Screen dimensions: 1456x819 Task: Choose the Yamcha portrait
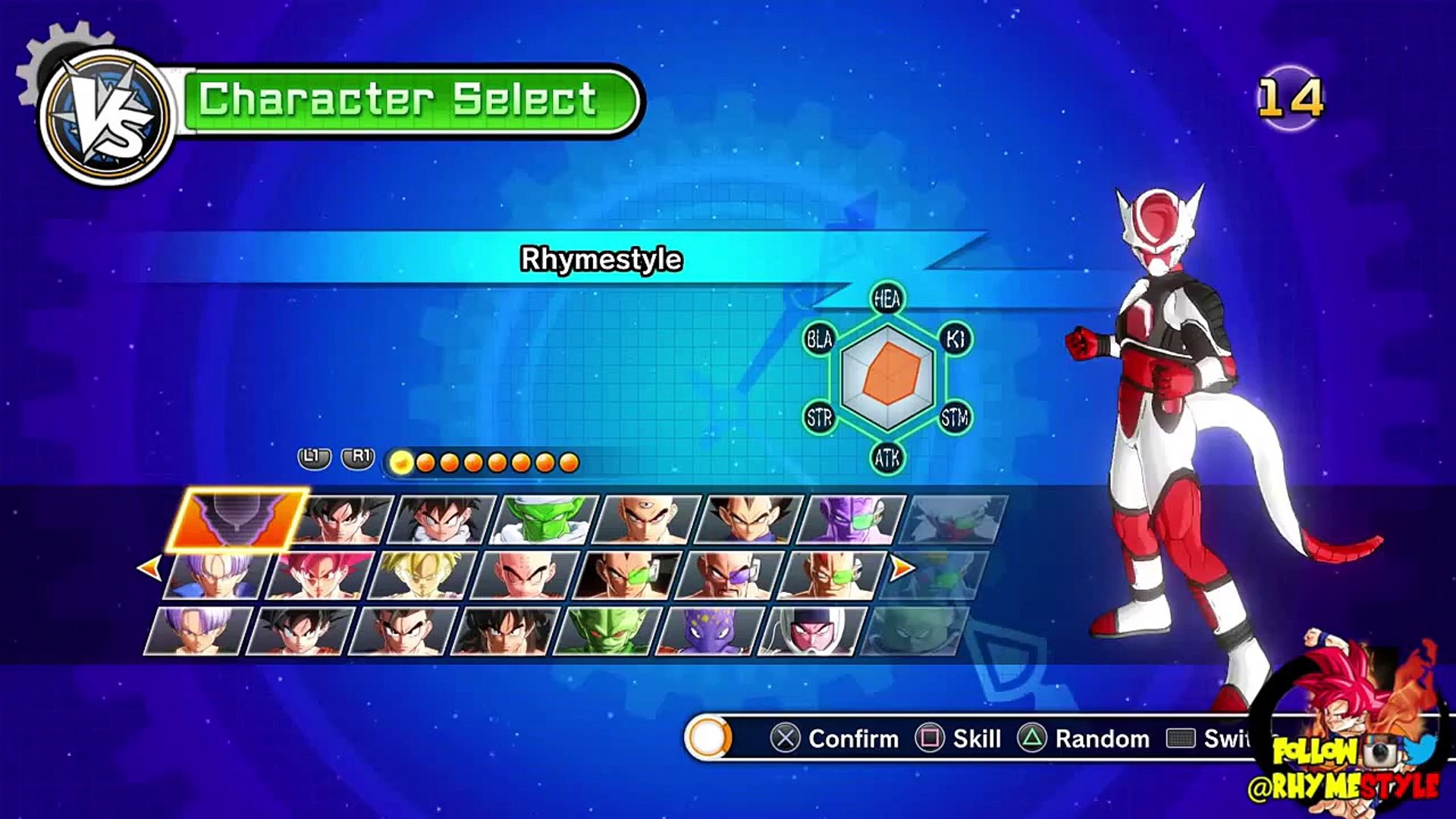[x=504, y=631]
